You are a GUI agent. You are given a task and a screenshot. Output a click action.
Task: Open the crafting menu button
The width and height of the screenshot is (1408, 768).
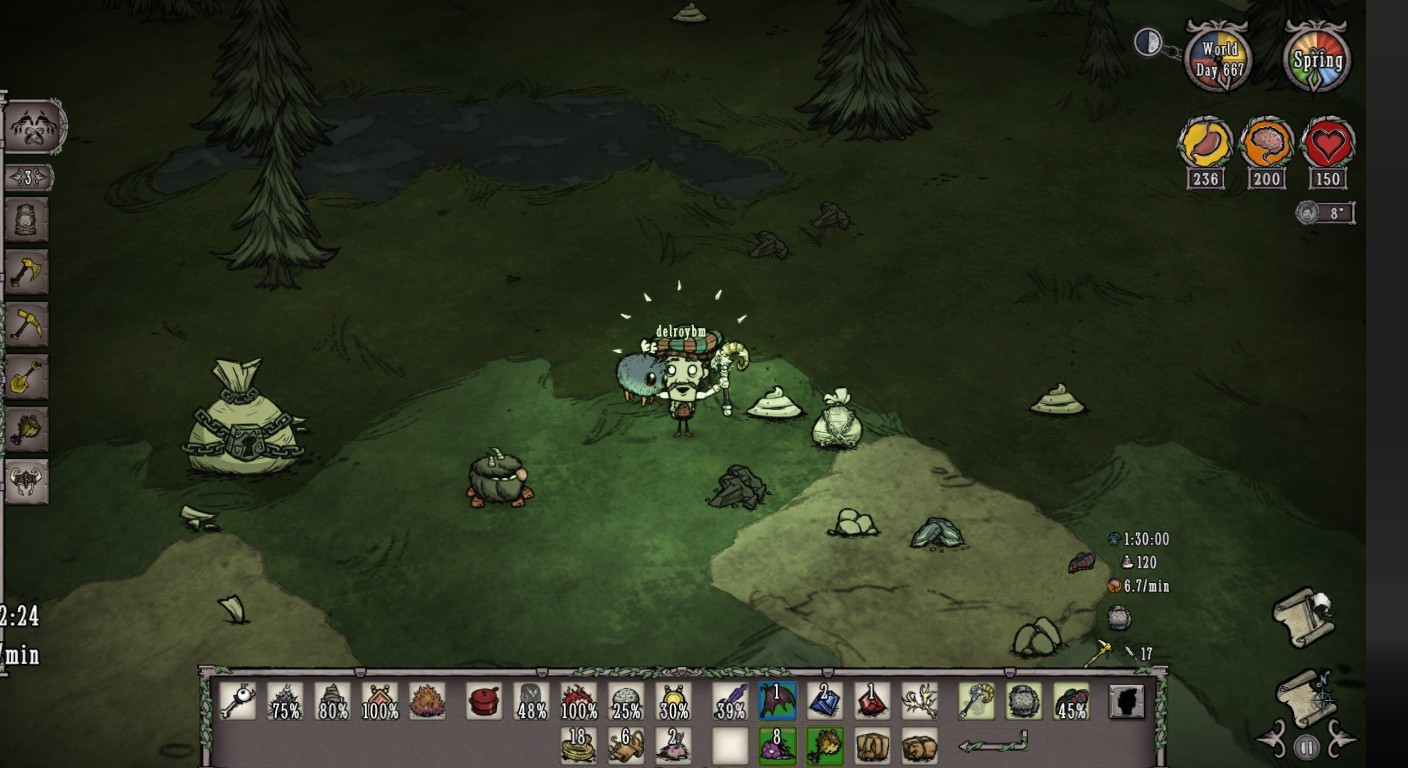pyautogui.click(x=35, y=127)
